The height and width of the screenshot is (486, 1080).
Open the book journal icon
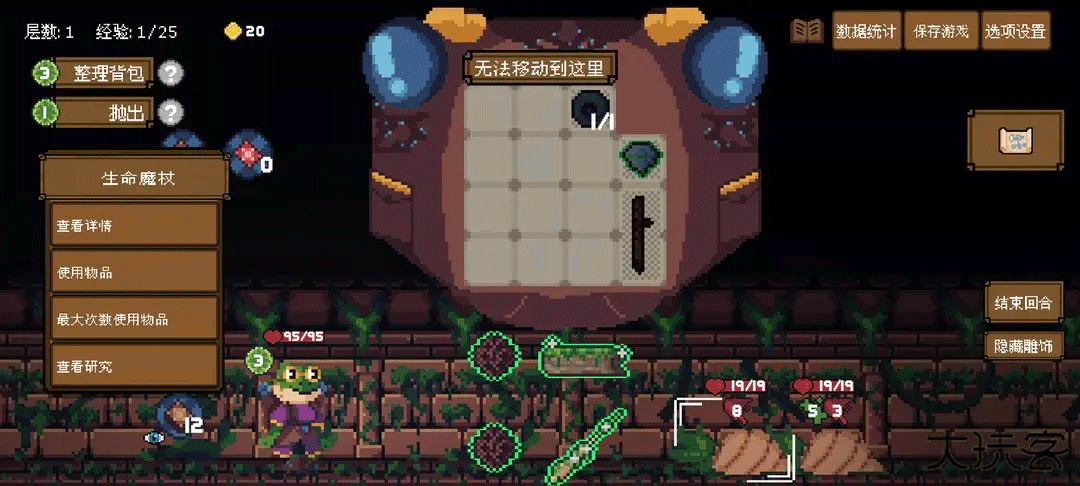pyautogui.click(x=807, y=31)
